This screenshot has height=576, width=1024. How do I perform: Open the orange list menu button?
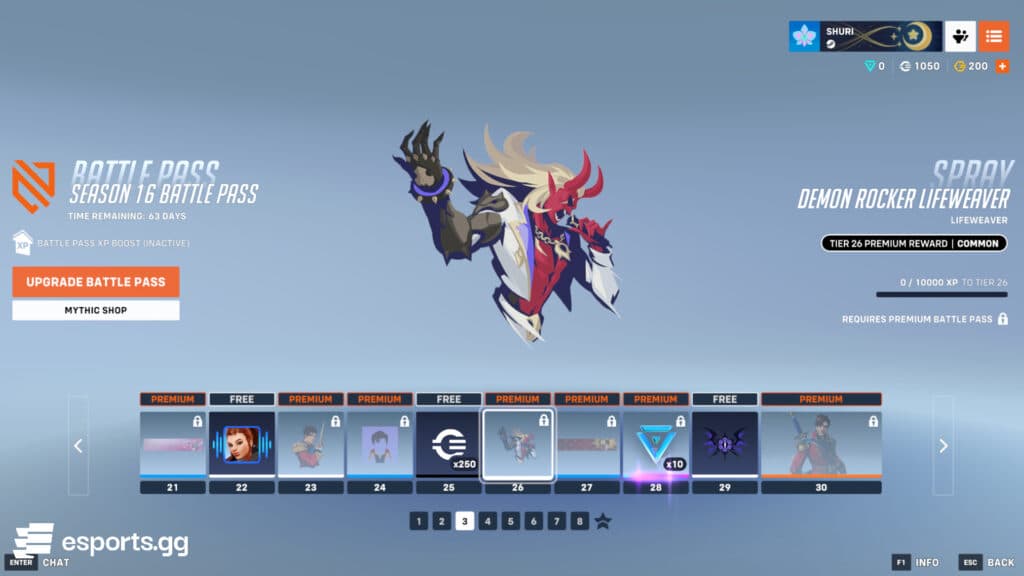[993, 37]
